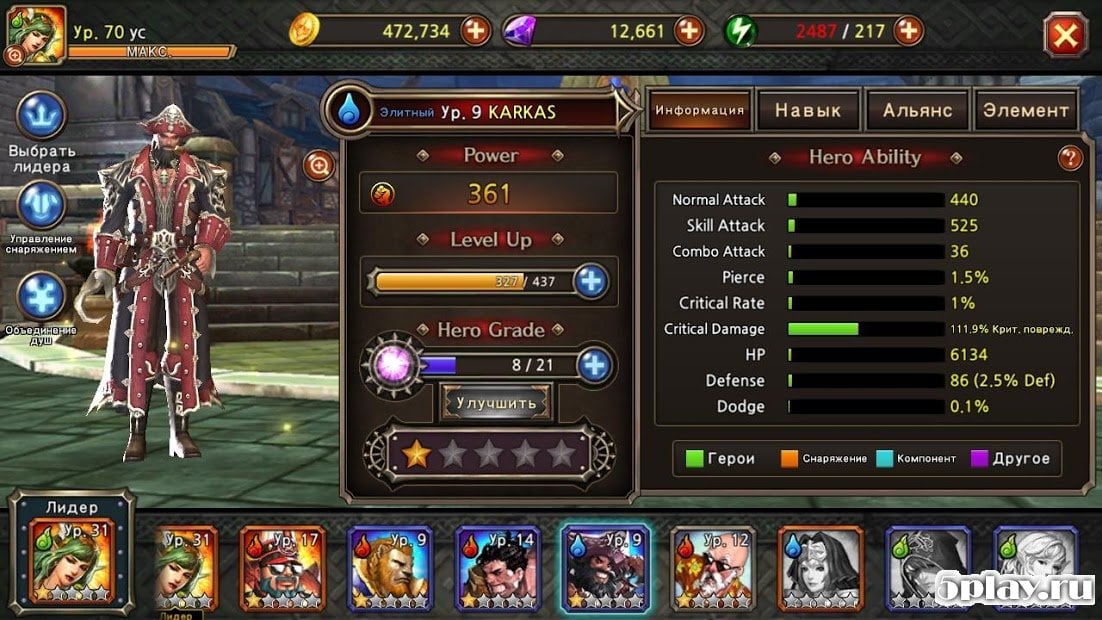Select the level 9 lion hero portrait
Viewport: 1102px width, 620px height.
coord(390,567)
